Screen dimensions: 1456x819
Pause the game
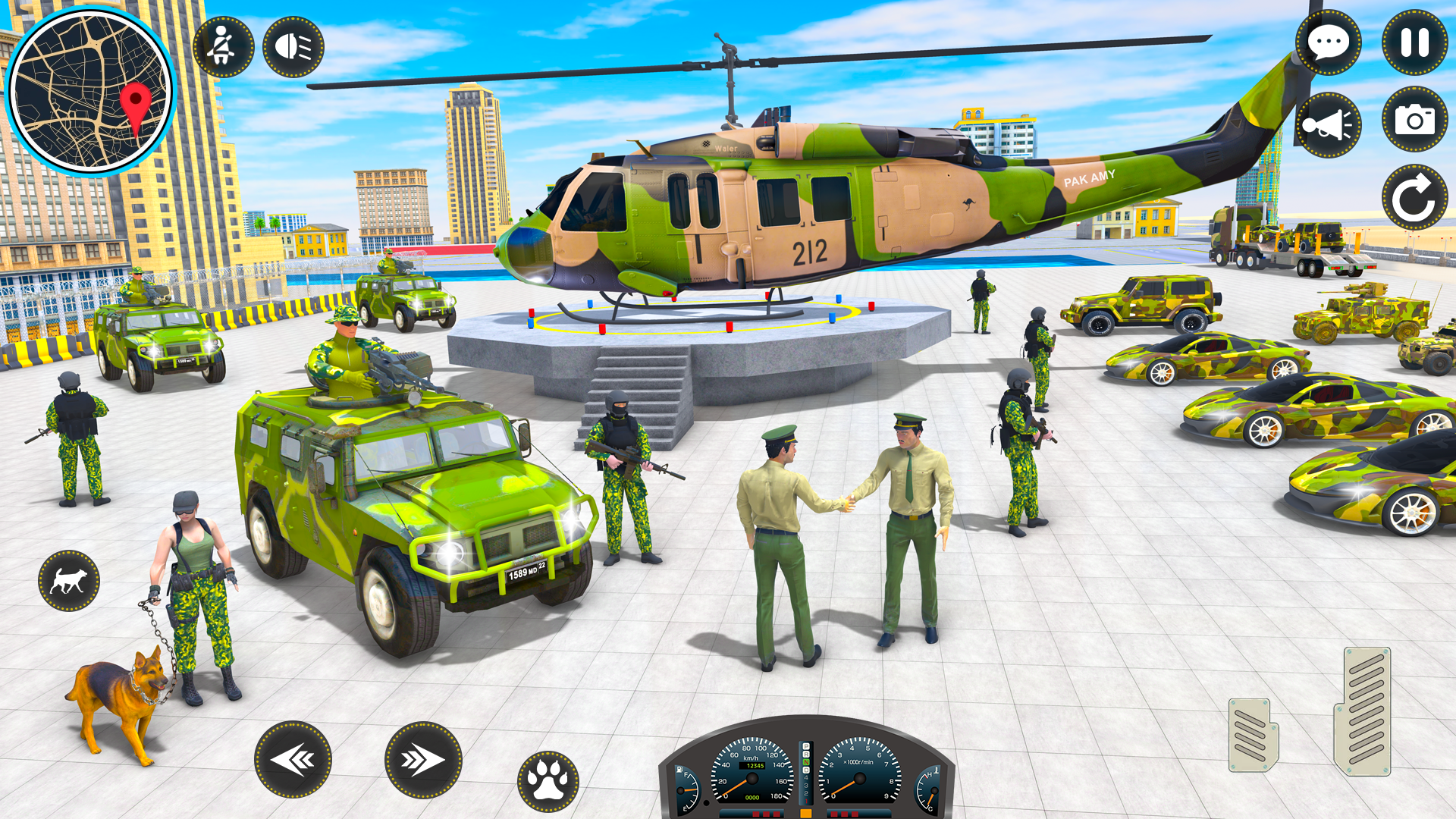1414,43
